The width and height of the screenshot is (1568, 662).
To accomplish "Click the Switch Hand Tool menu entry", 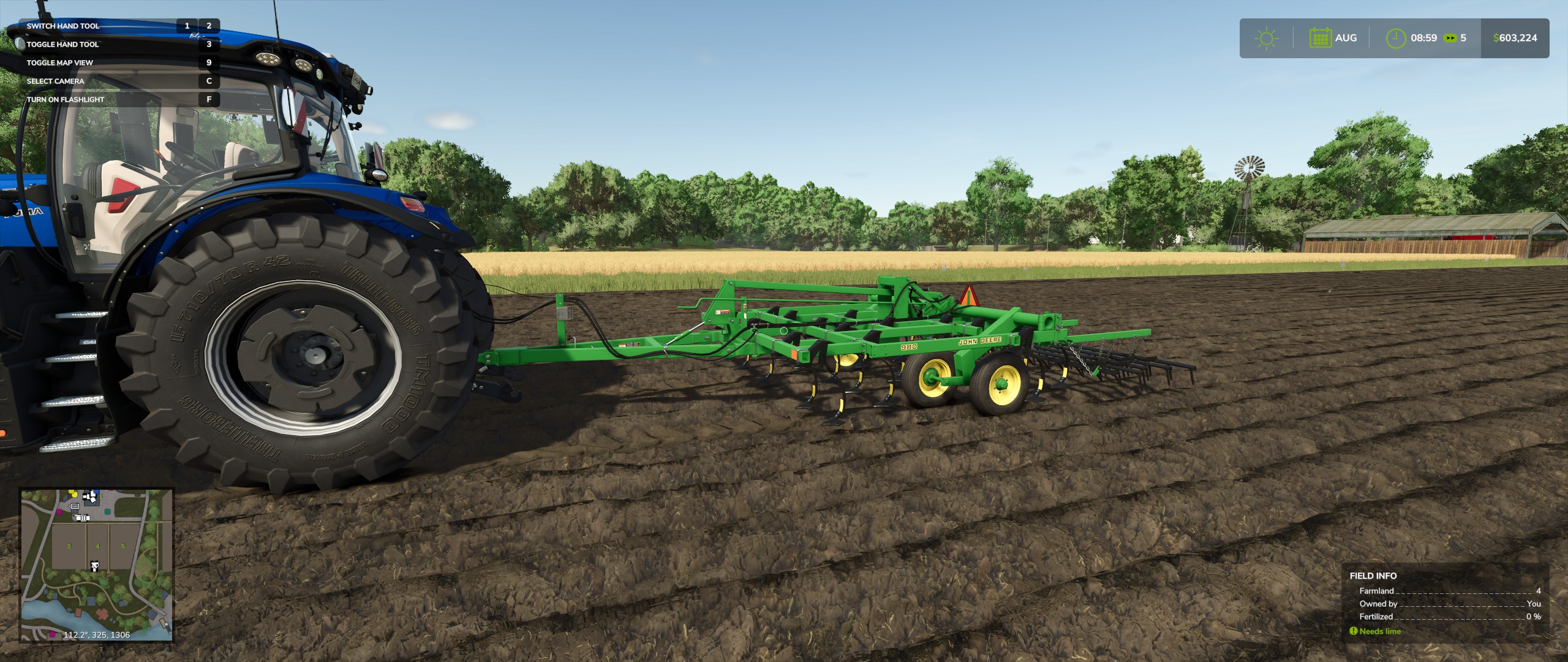I will click(64, 26).
